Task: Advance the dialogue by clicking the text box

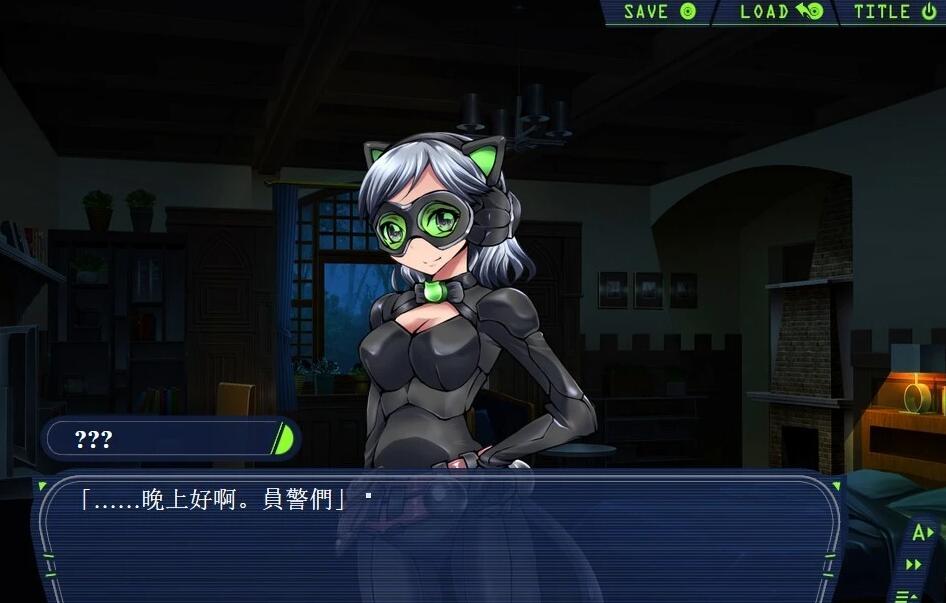Action: point(440,540)
